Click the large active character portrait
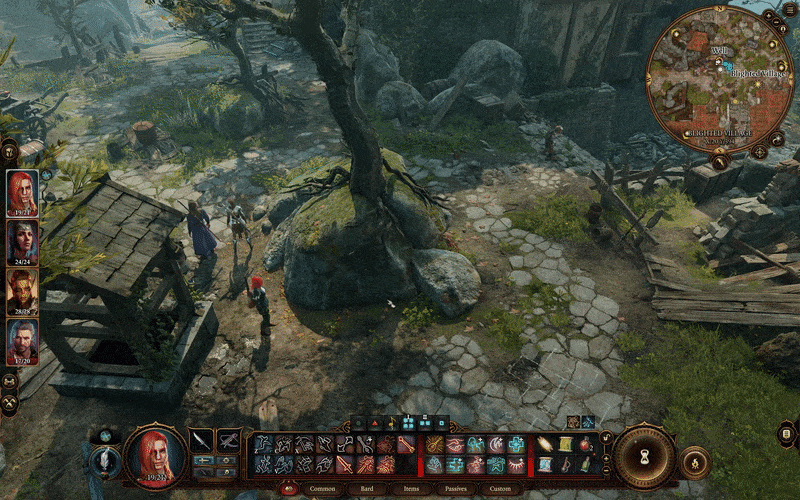This screenshot has height=500, width=800. [155, 453]
